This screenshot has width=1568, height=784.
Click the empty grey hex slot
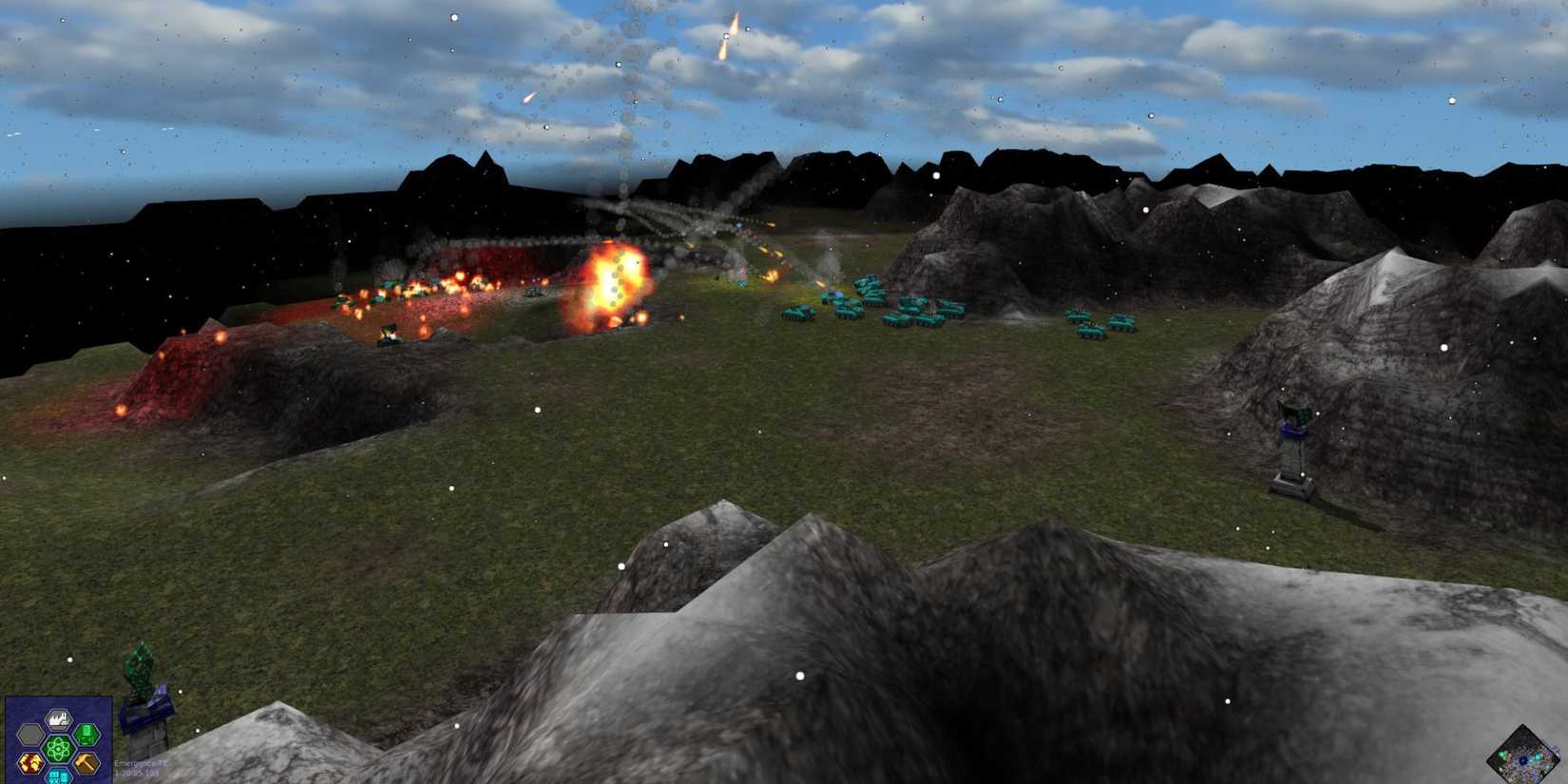pos(30,733)
